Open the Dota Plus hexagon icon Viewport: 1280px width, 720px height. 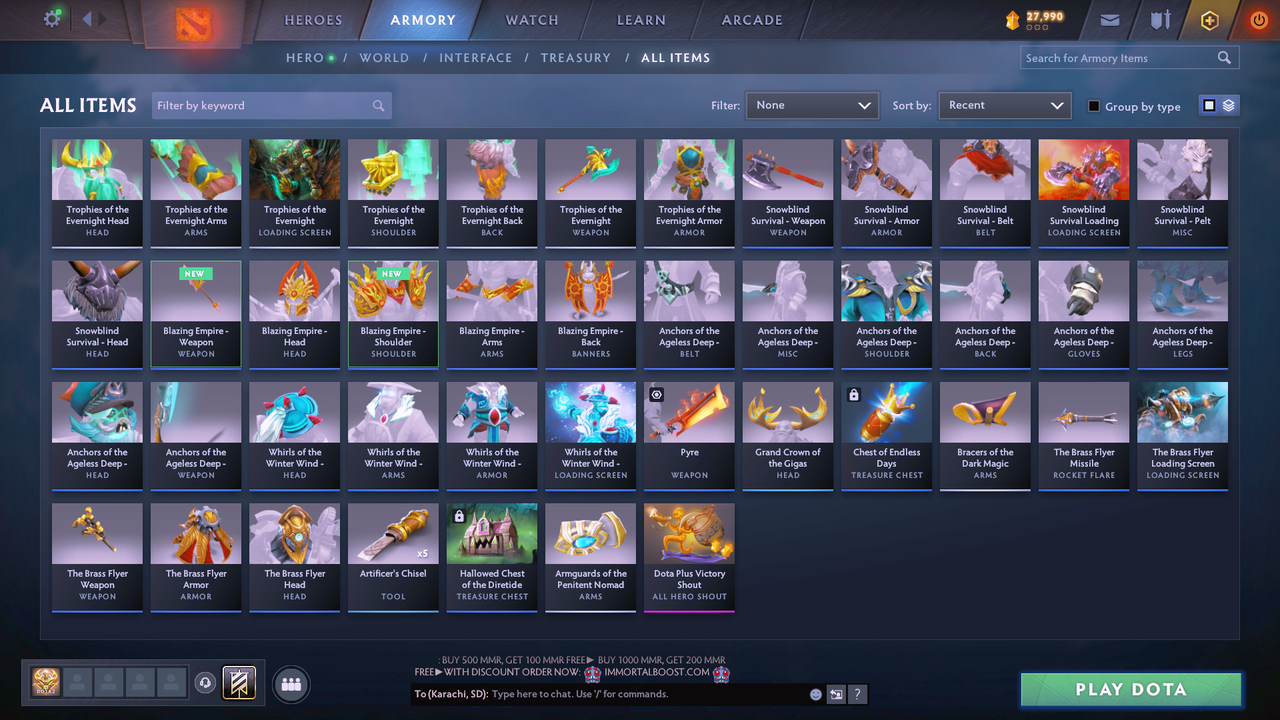tap(1209, 19)
